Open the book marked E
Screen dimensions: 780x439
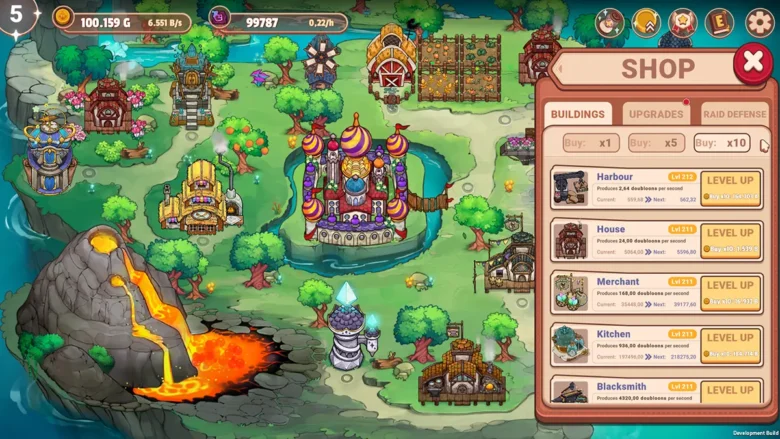click(719, 22)
